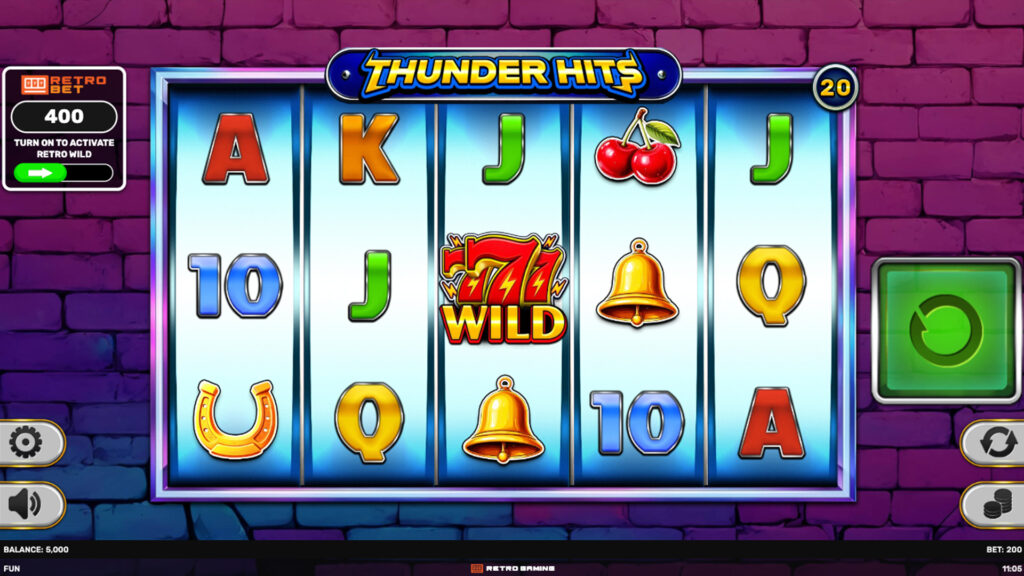Click the 20 paylines badge
The height and width of the screenshot is (576, 1024).
click(835, 88)
